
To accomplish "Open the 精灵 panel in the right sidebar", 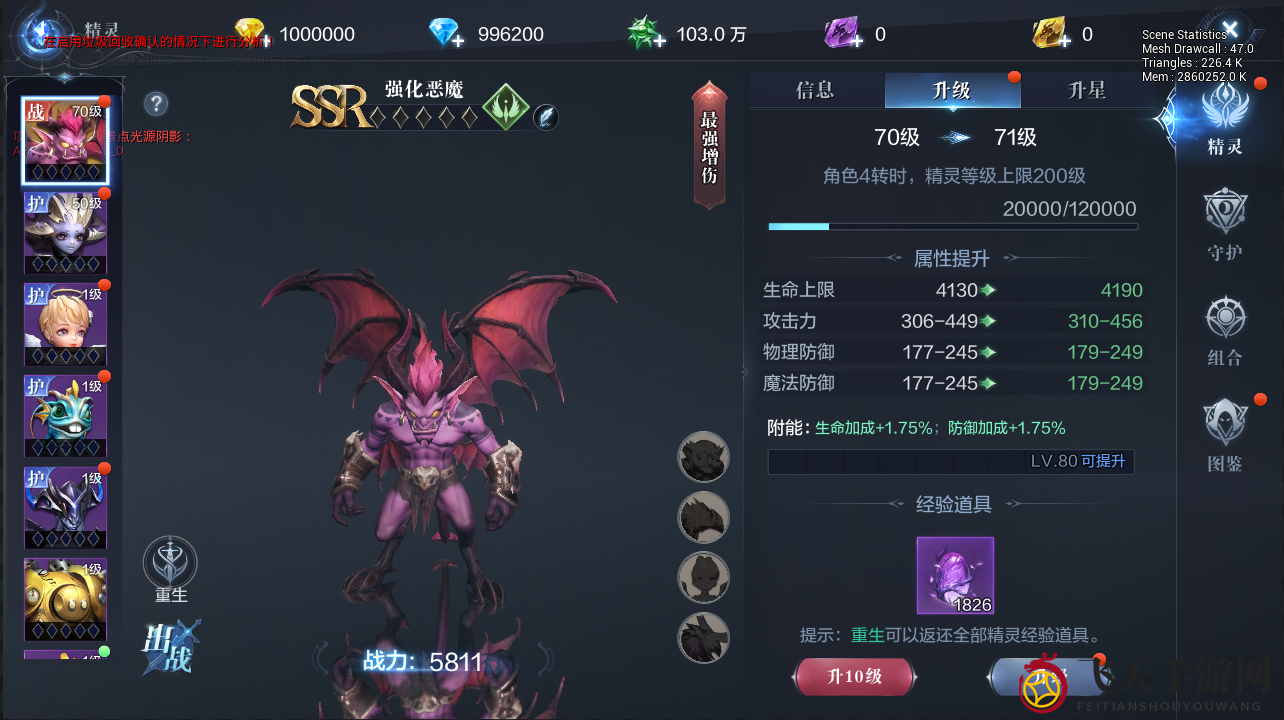I will pyautogui.click(x=1224, y=120).
